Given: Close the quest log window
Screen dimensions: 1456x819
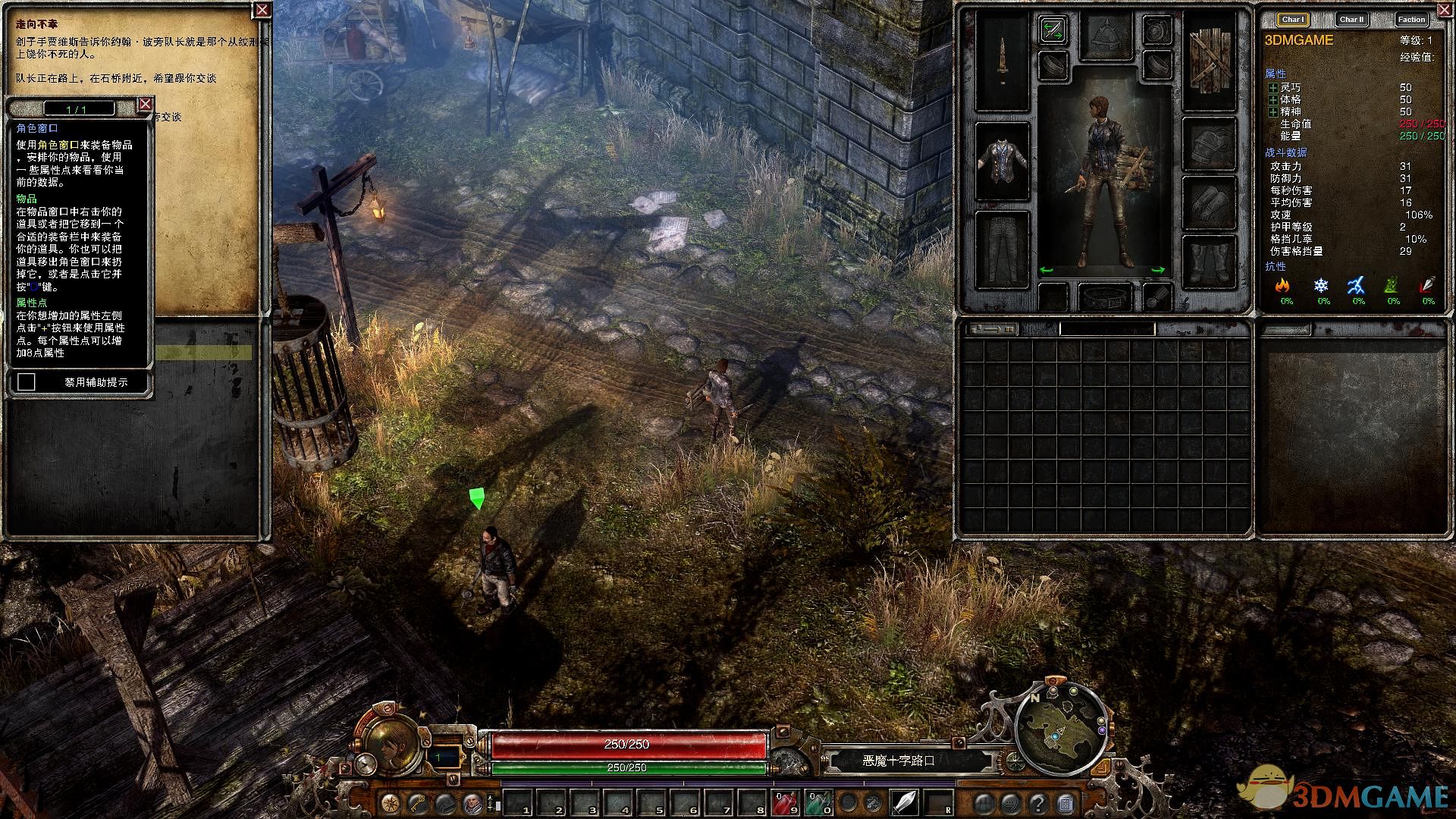Looking at the screenshot, I should click(262, 10).
